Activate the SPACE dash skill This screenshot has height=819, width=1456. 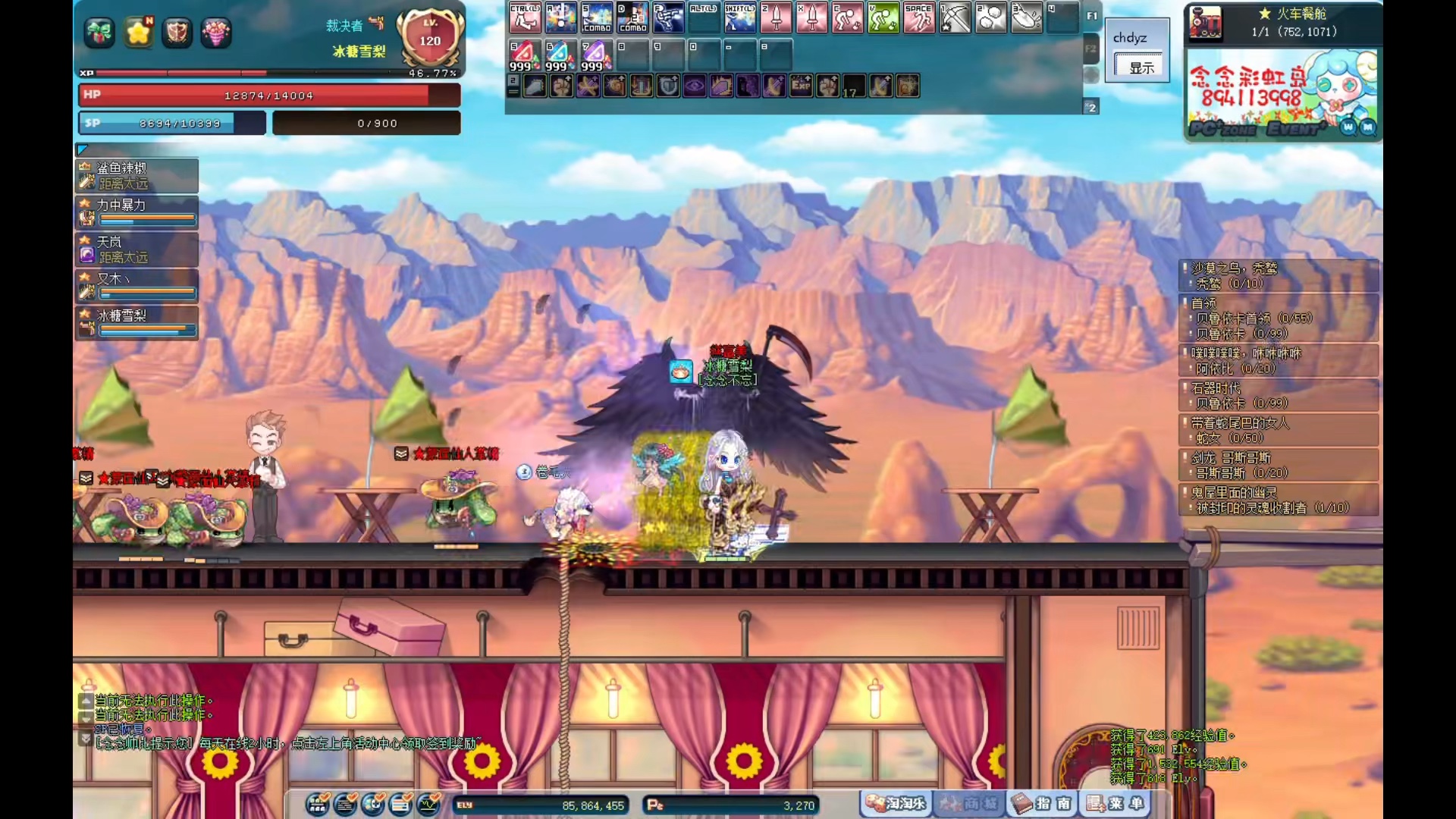coord(919,17)
